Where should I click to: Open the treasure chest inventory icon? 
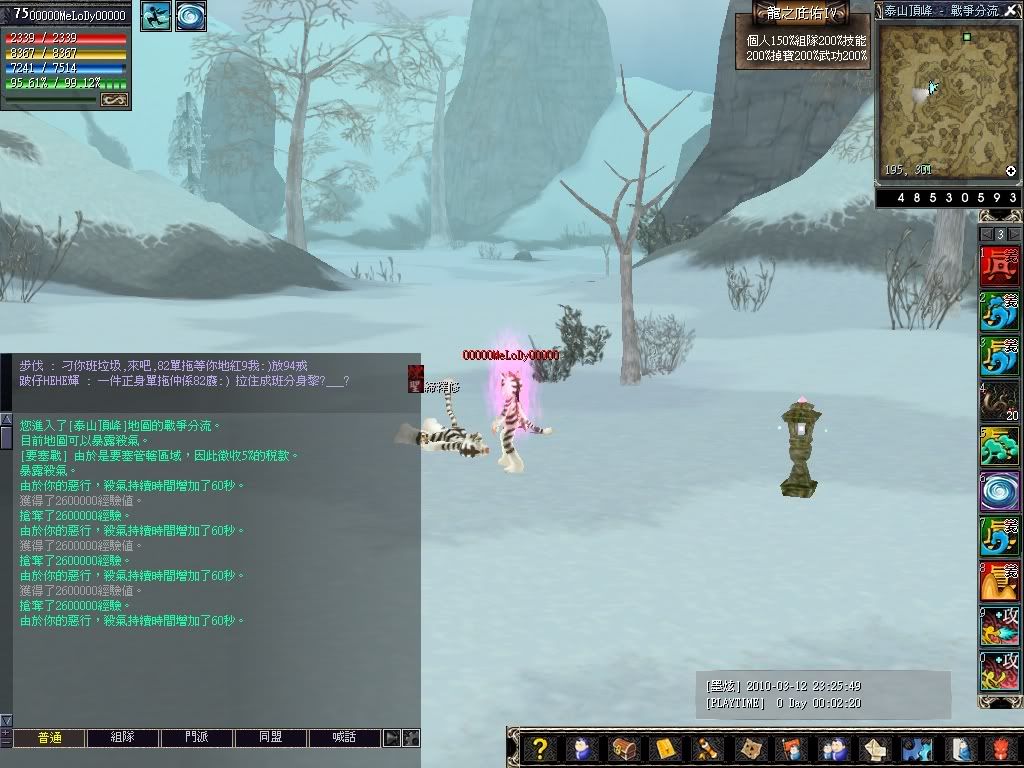click(622, 748)
